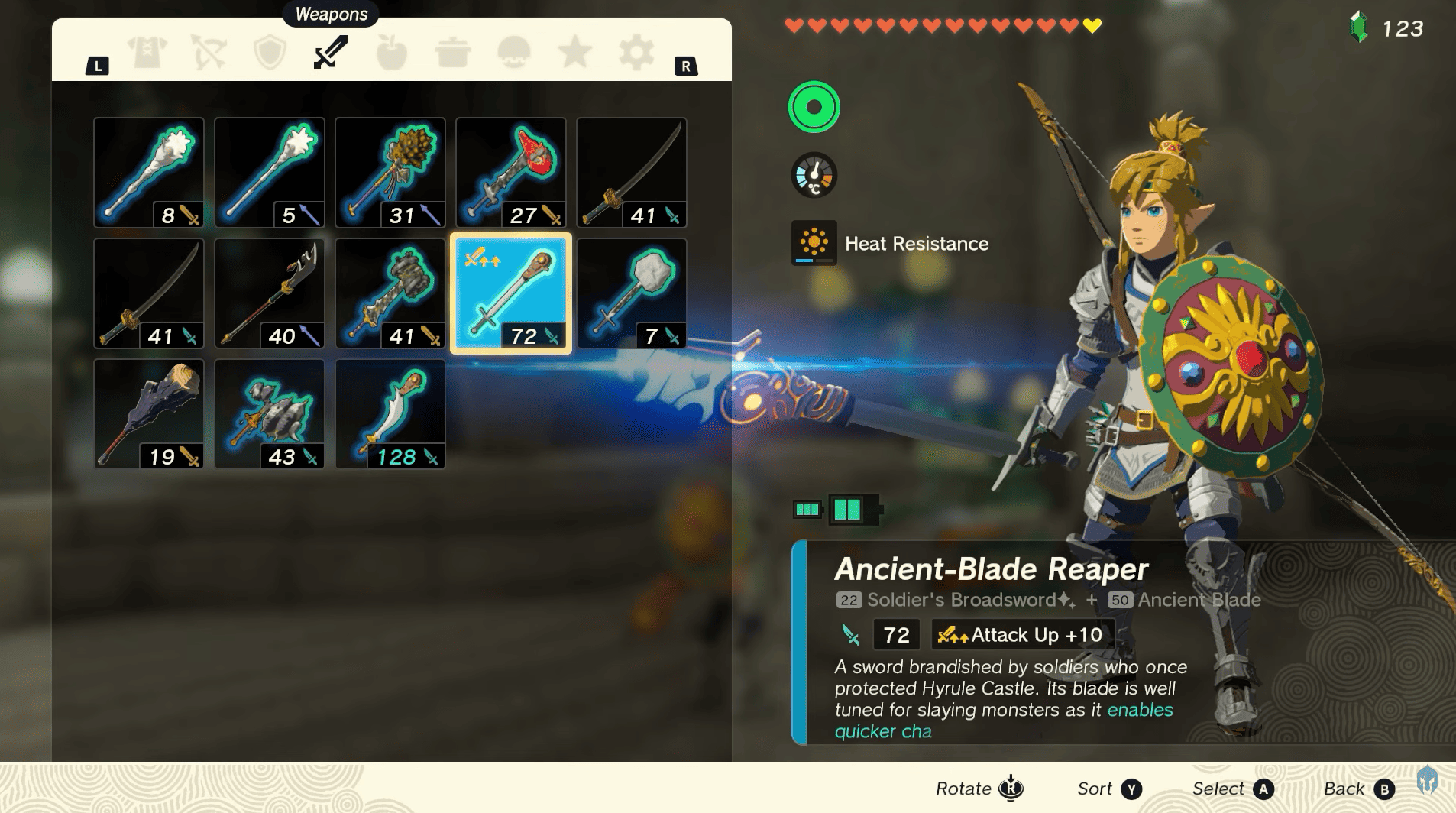Click the Heat Resistance effect icon
Viewport: 1456px width, 813px height.
click(813, 244)
